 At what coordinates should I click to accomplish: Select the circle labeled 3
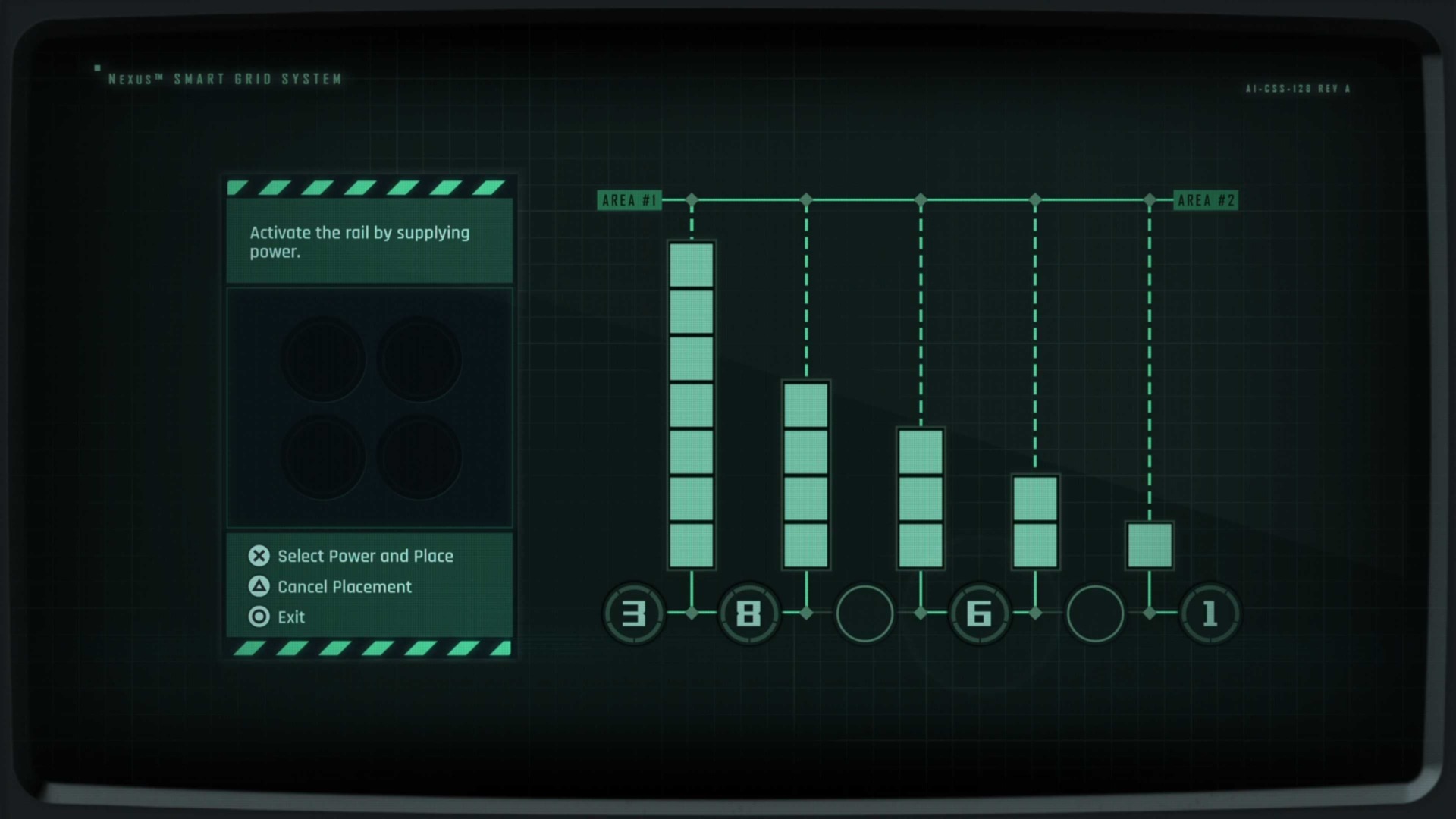tap(635, 614)
